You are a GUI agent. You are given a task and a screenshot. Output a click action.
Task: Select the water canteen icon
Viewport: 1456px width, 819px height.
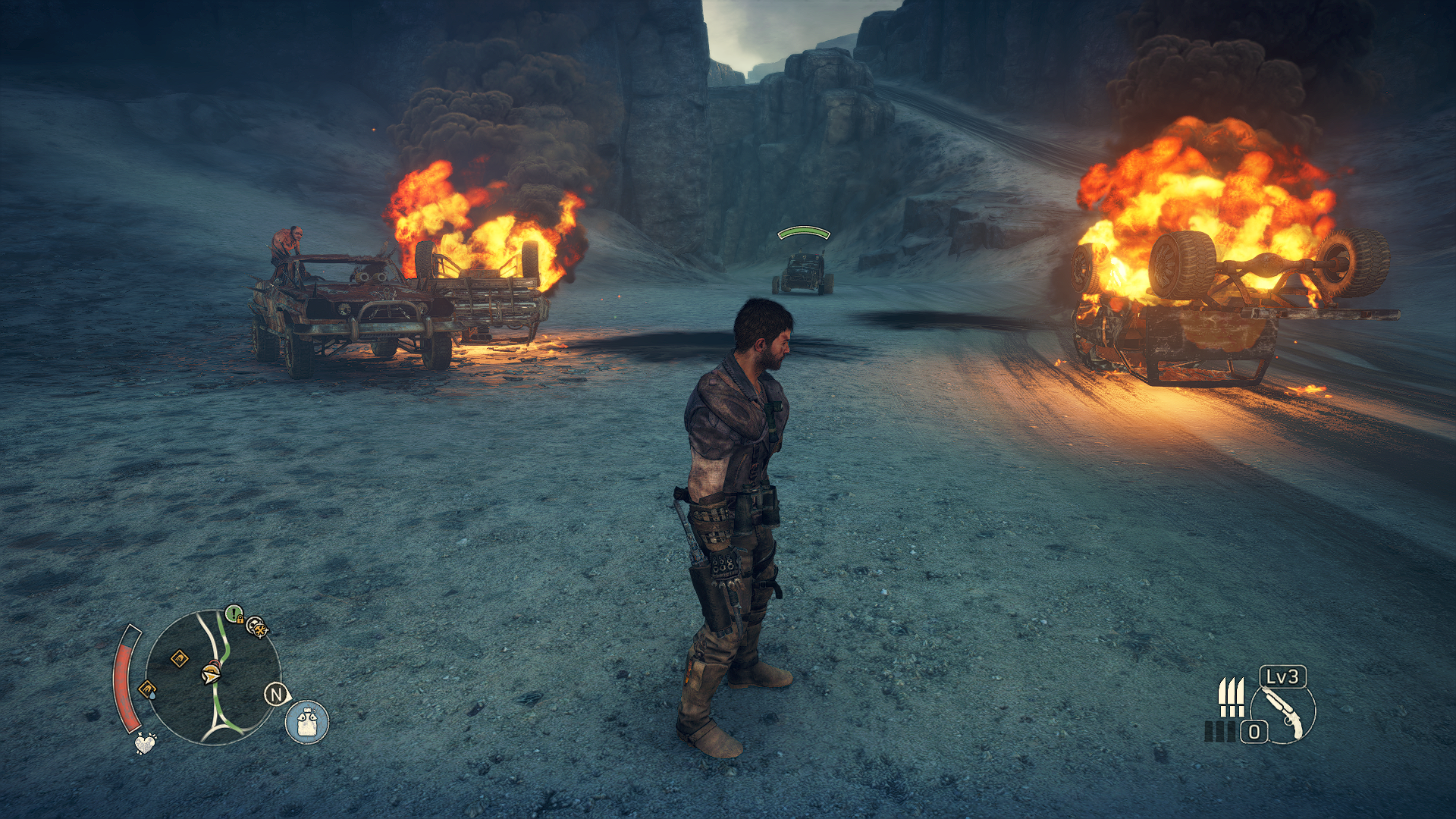pyautogui.click(x=307, y=720)
